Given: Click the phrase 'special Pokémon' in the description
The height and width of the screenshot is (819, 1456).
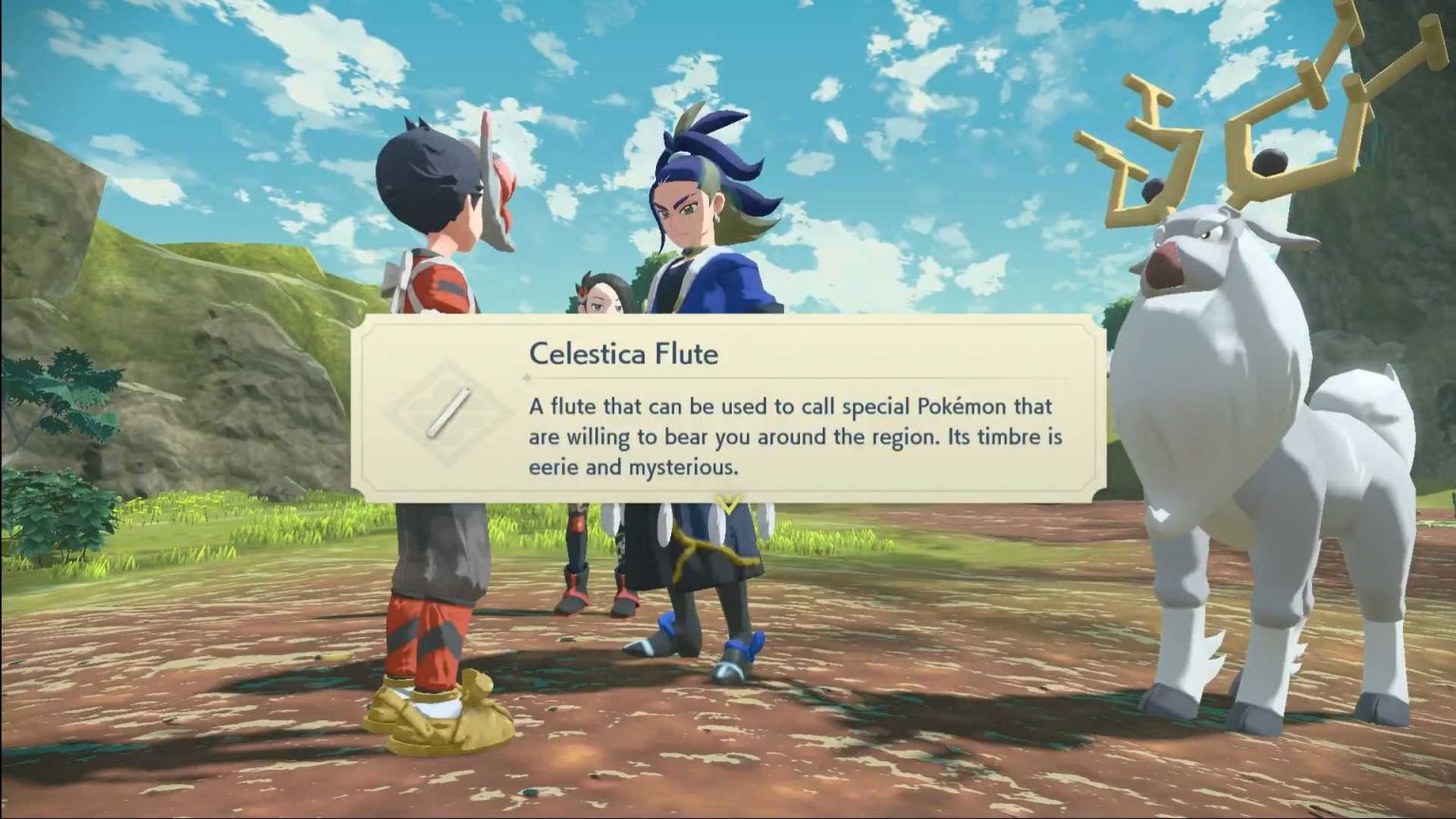Looking at the screenshot, I should 924,405.
